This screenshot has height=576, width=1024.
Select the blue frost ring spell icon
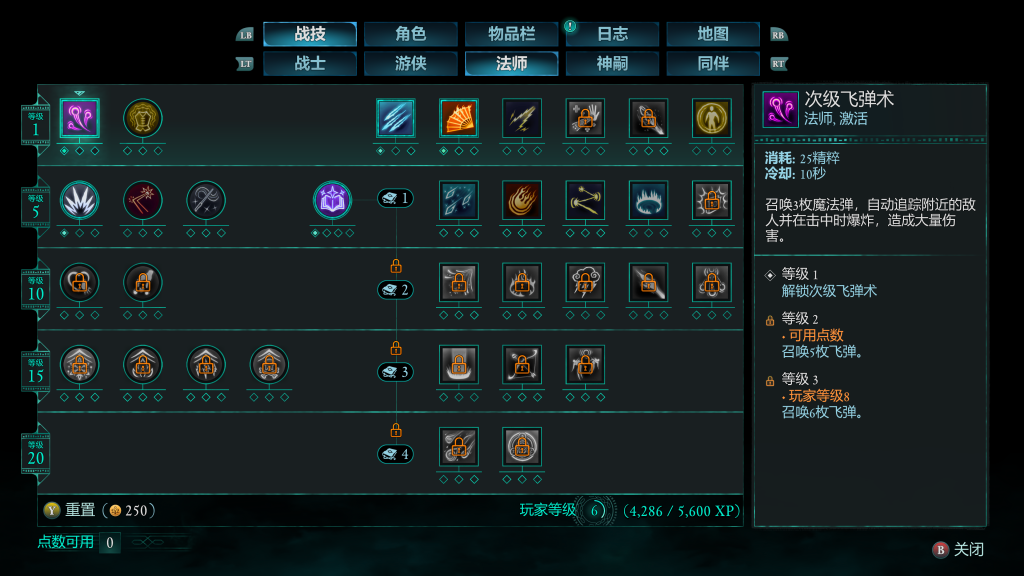649,200
